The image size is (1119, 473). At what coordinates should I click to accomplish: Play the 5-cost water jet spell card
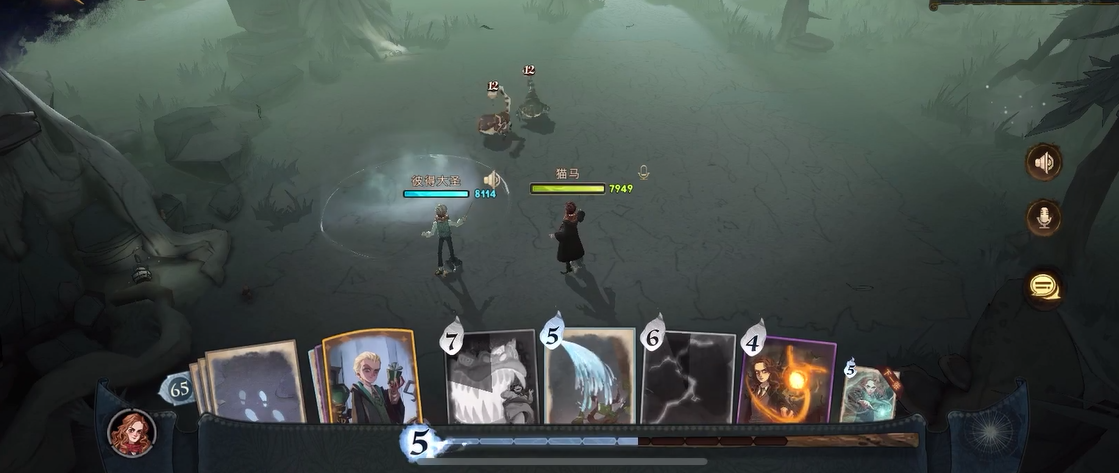pyautogui.click(x=589, y=377)
